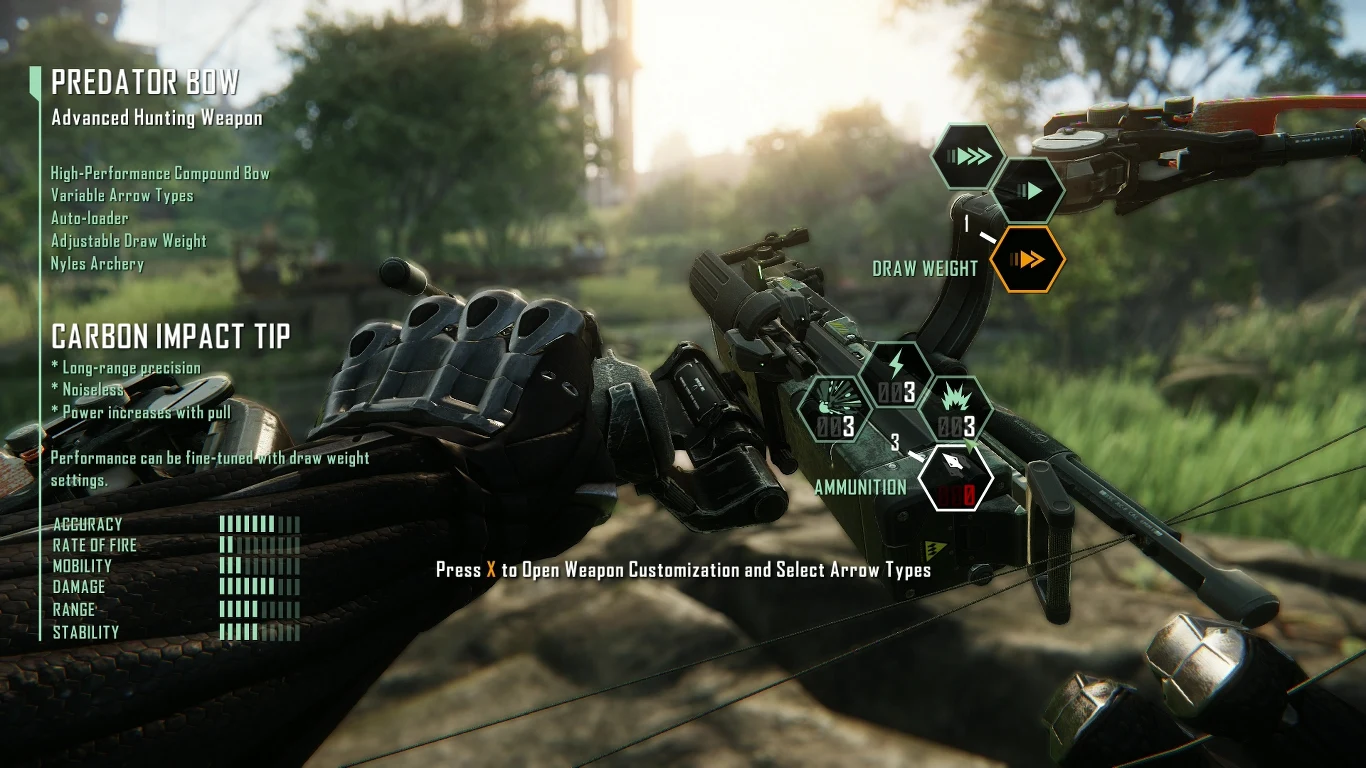
Task: Open the Draw Weight selection cluster
Action: click(924, 269)
